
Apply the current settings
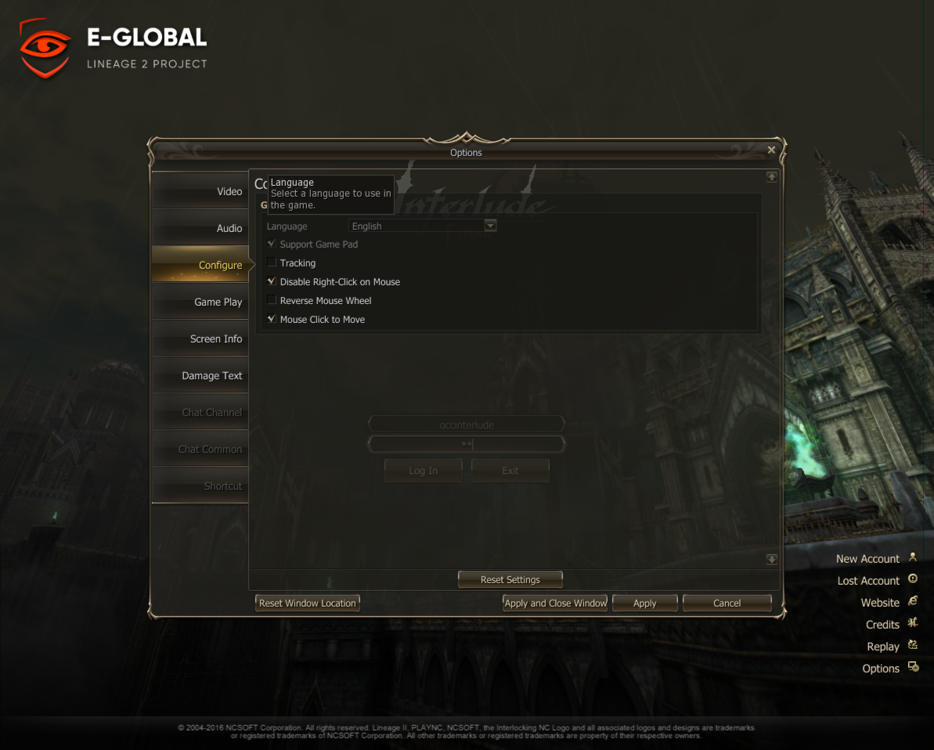pyautogui.click(x=645, y=603)
